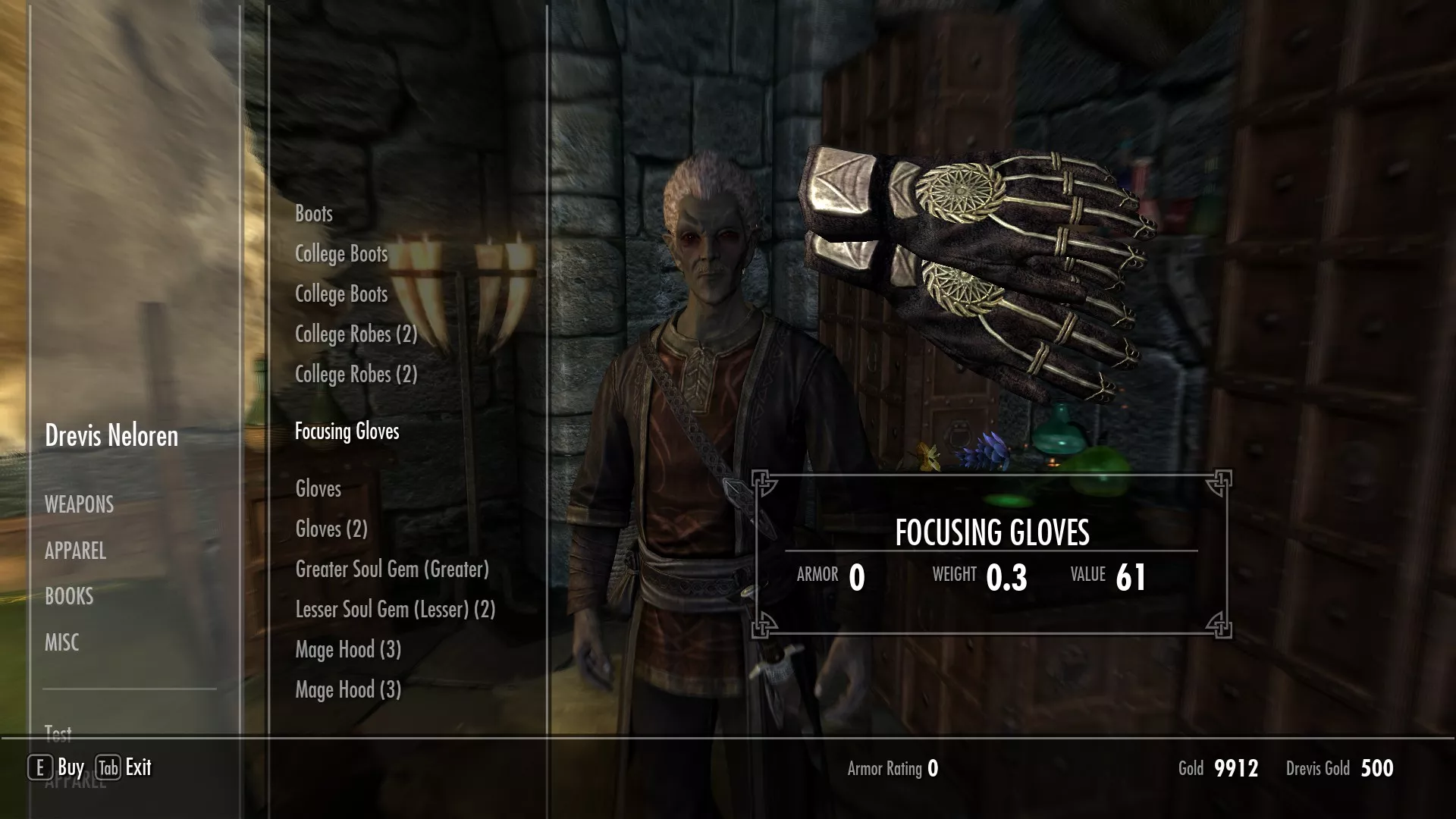This screenshot has width=1456, height=819.
Task: Select plain Boots in the item list
Action: (x=314, y=214)
